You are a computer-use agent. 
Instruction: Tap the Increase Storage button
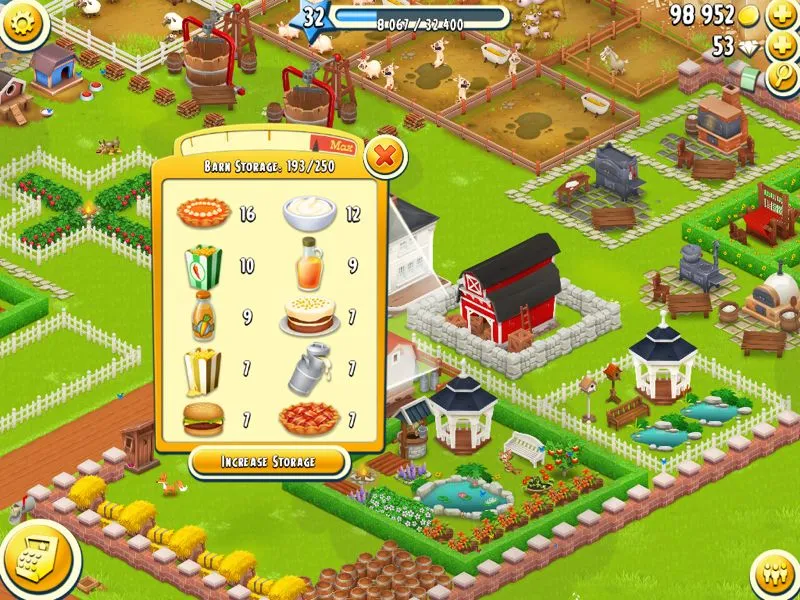269,461
